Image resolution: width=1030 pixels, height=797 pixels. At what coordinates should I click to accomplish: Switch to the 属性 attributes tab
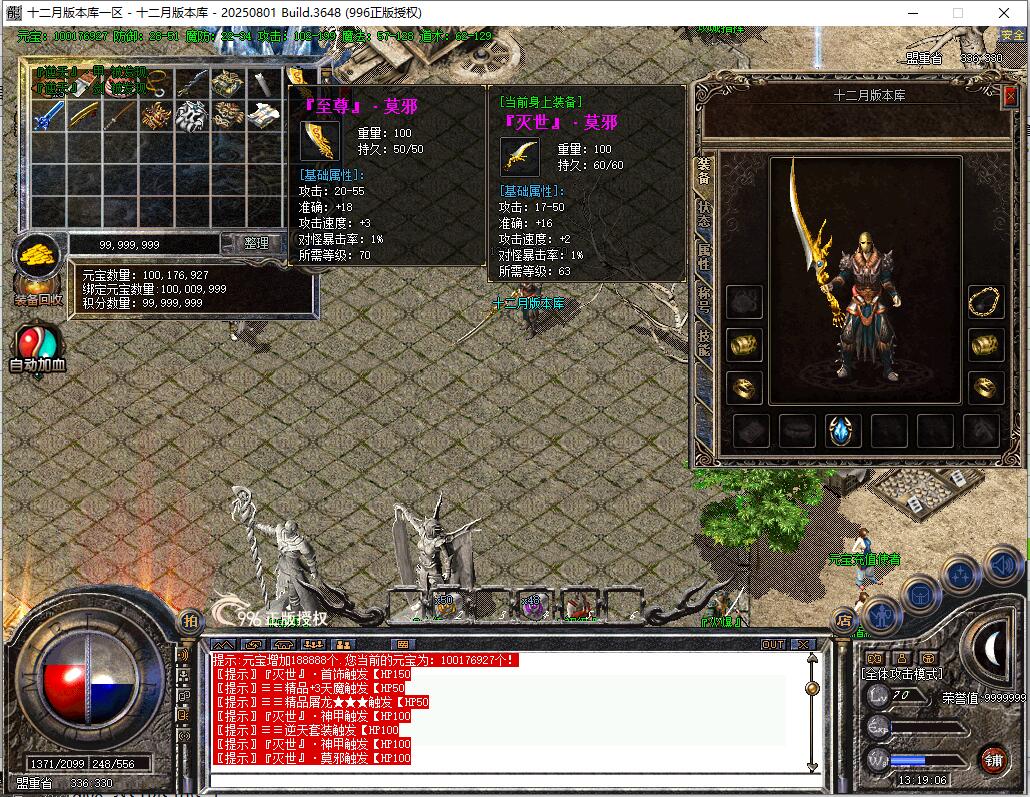coord(704,256)
